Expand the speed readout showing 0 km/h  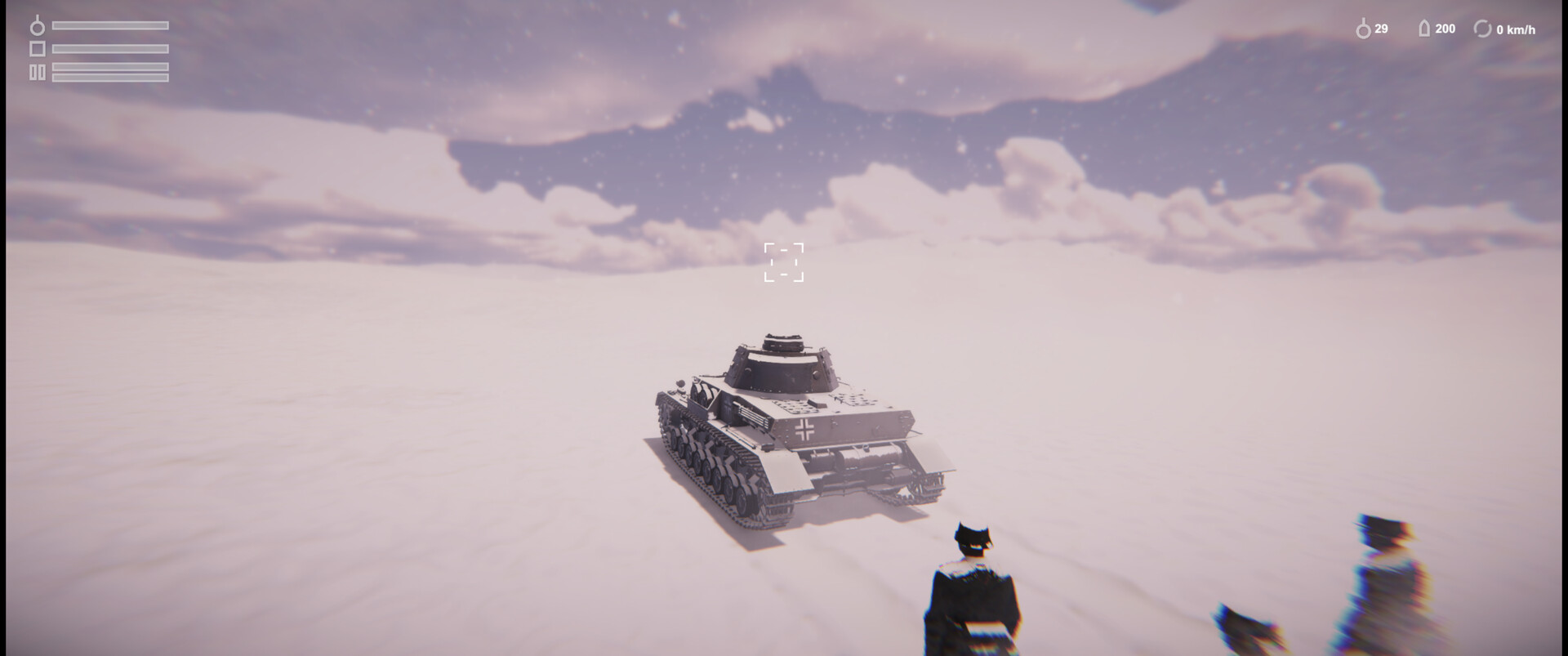pyautogui.click(x=1515, y=29)
